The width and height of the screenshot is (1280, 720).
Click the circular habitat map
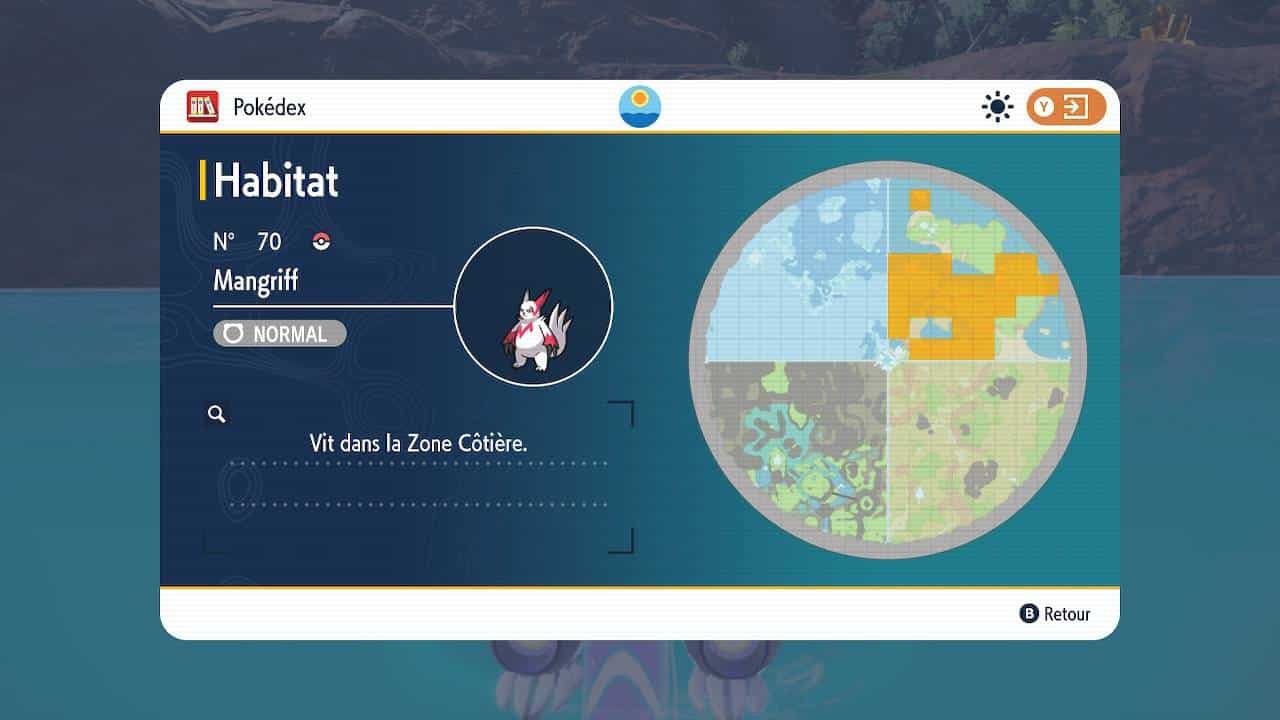coord(887,359)
